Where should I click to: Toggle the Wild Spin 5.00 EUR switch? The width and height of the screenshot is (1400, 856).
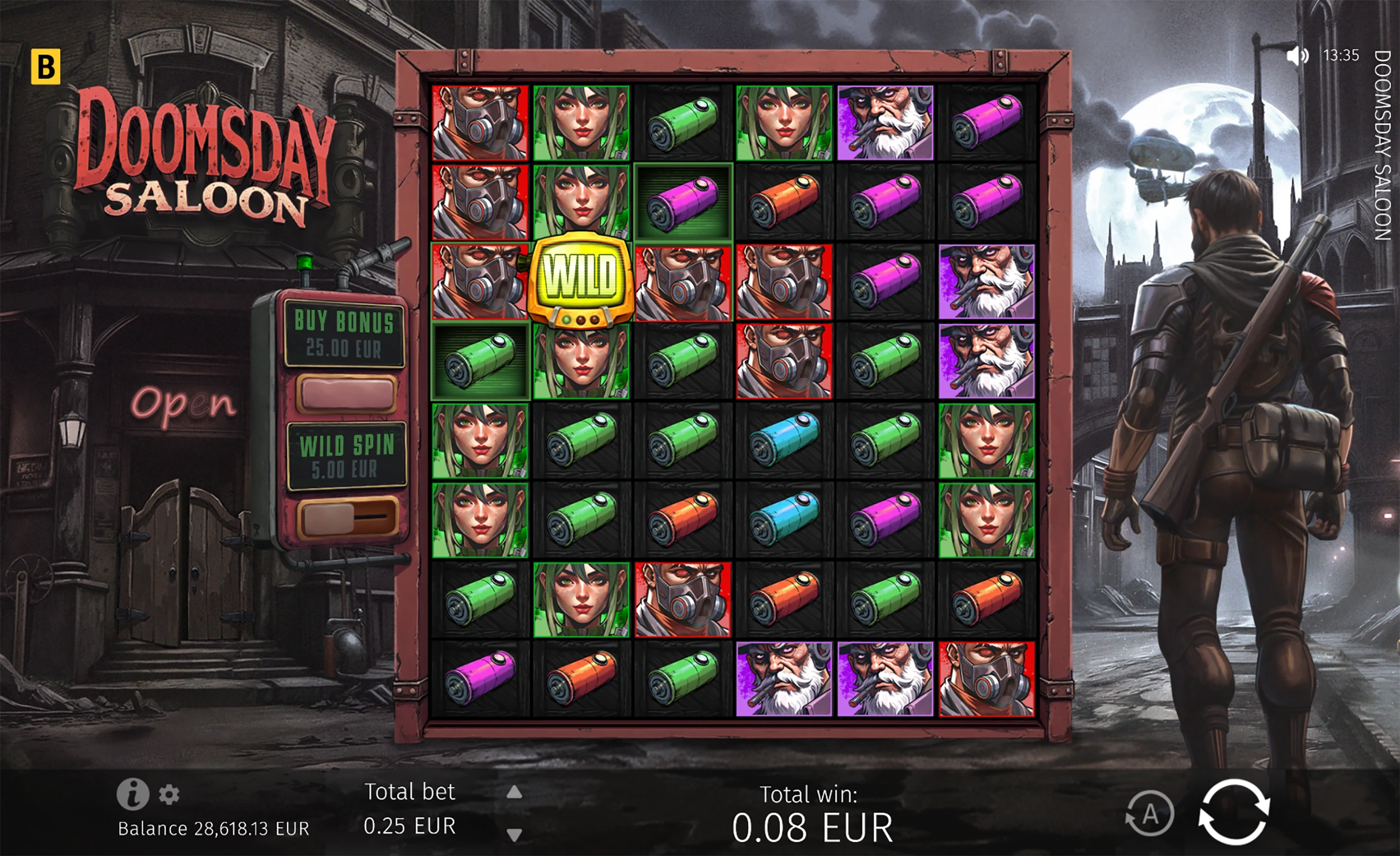[x=347, y=516]
